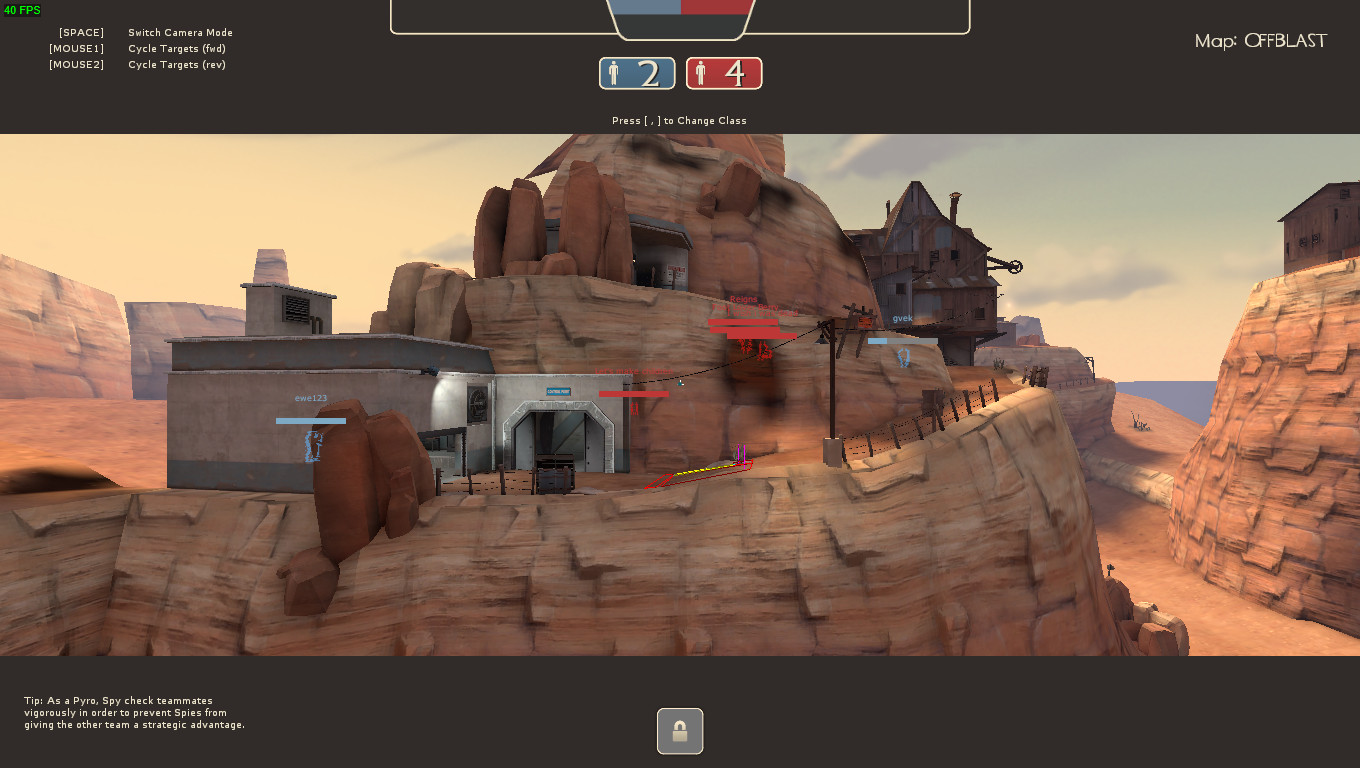Expand the BLU score badge showing 2
The width and height of the screenshot is (1360, 768).
click(x=637, y=73)
